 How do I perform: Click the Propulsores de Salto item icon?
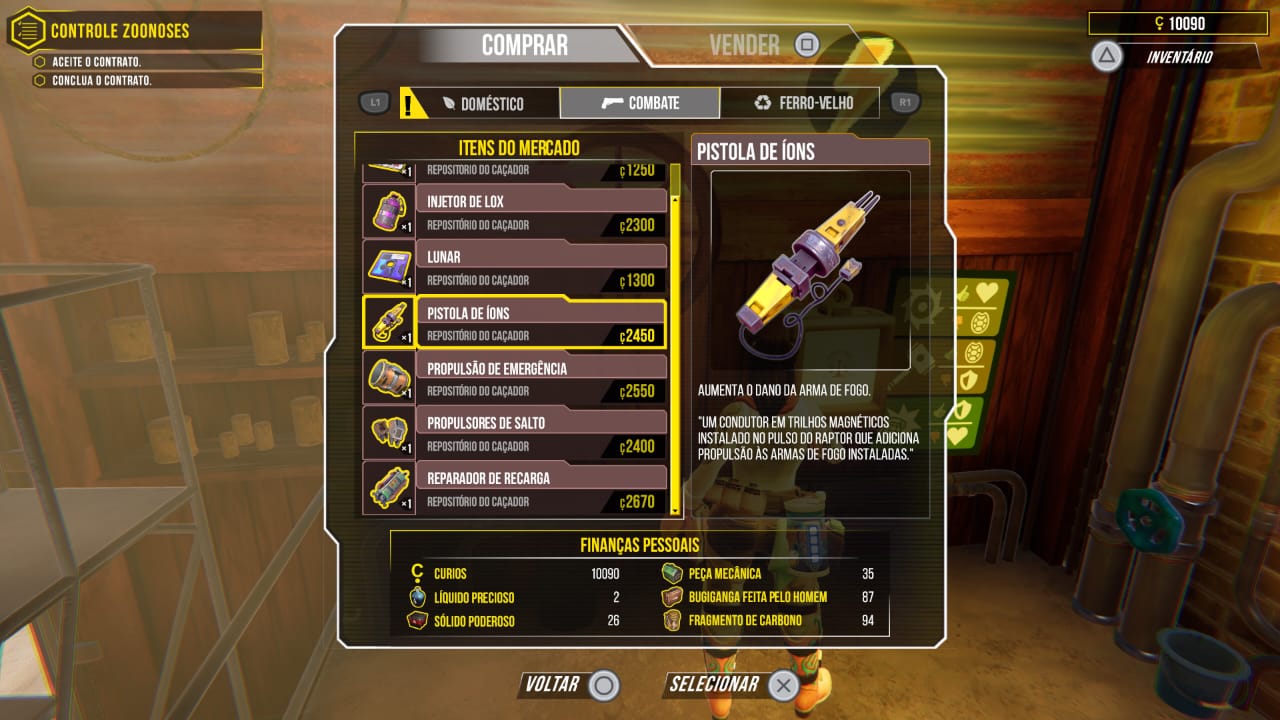388,433
